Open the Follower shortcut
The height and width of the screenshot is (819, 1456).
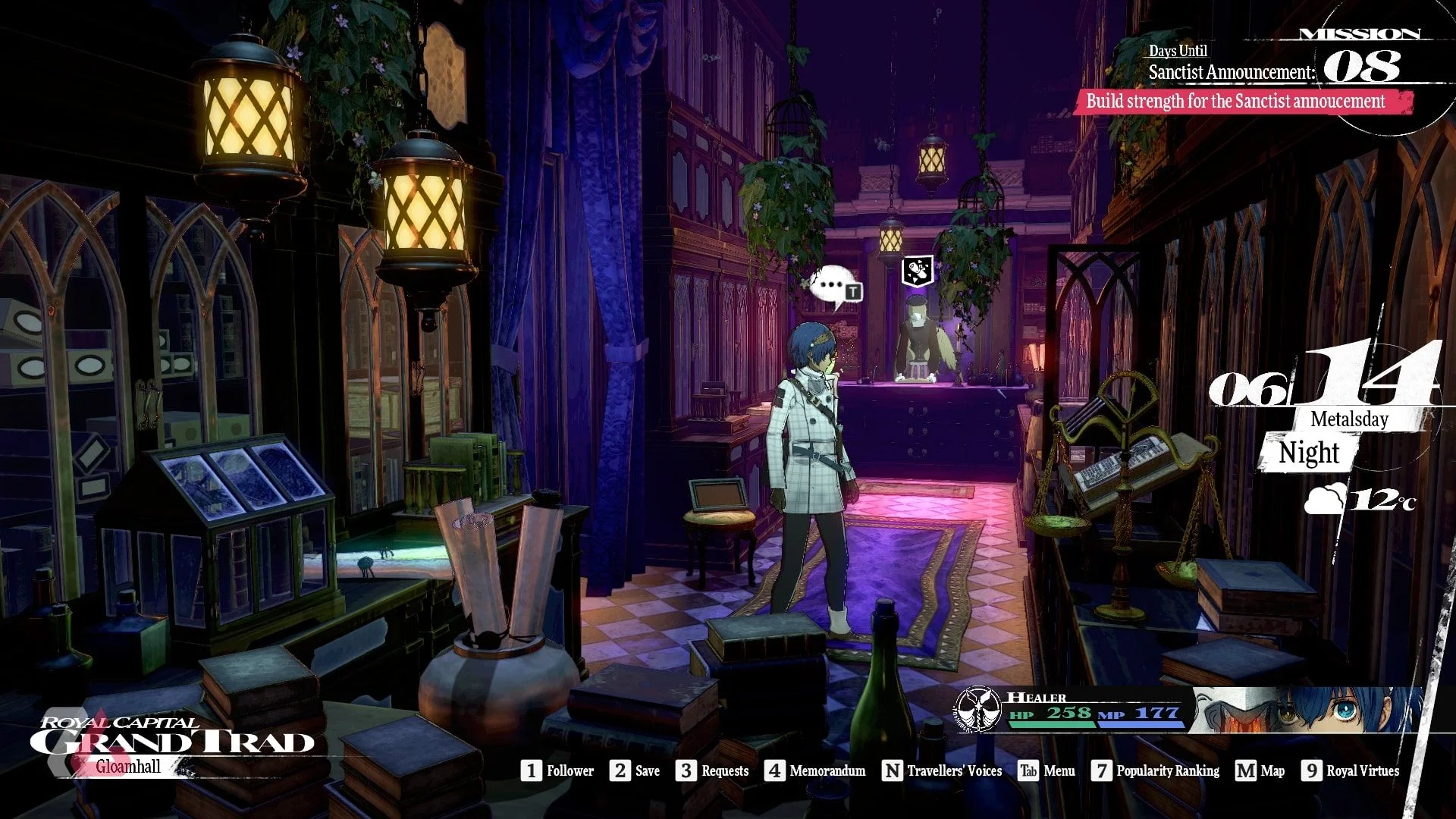click(x=557, y=770)
